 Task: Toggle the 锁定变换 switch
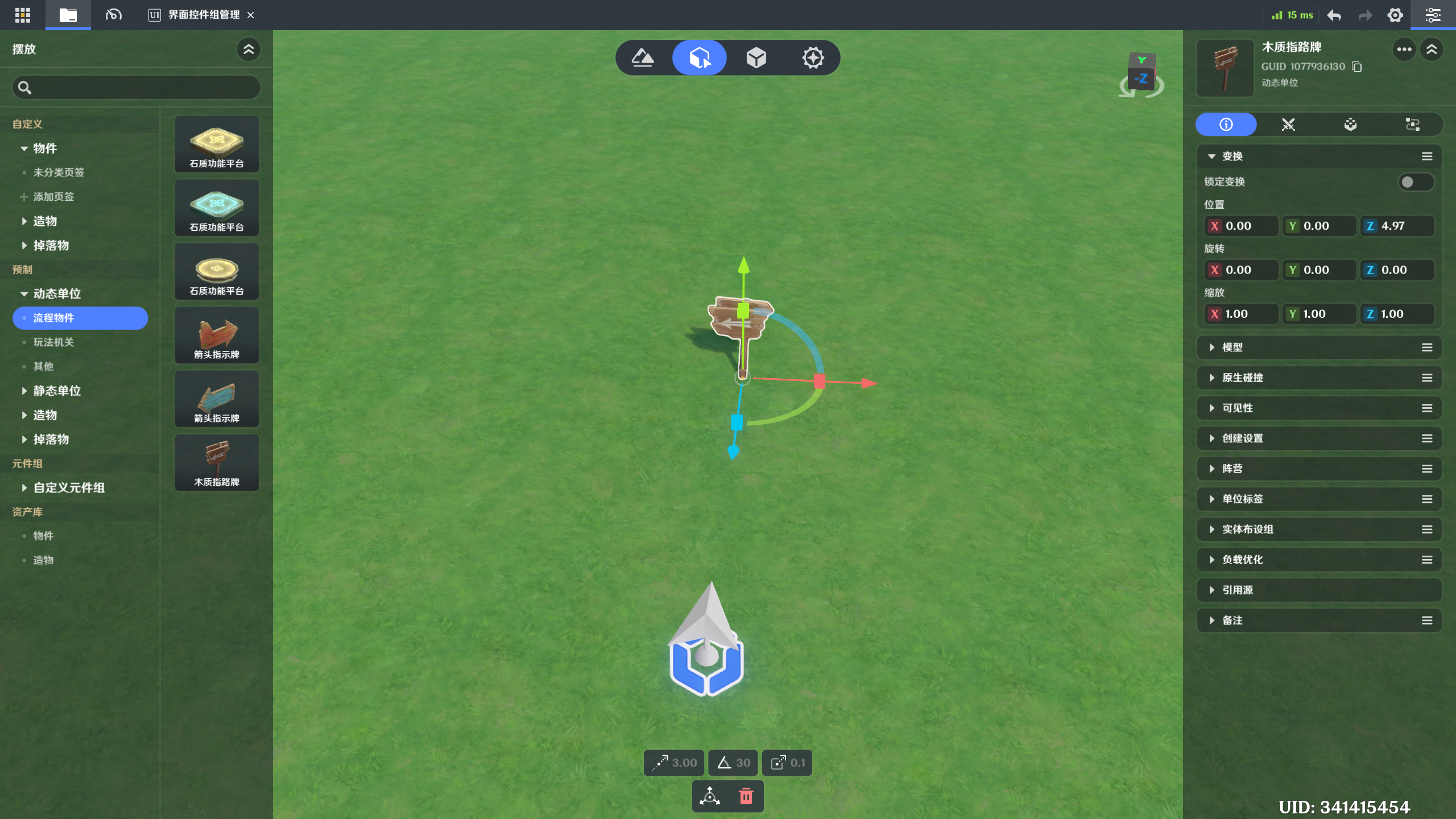click(1415, 182)
